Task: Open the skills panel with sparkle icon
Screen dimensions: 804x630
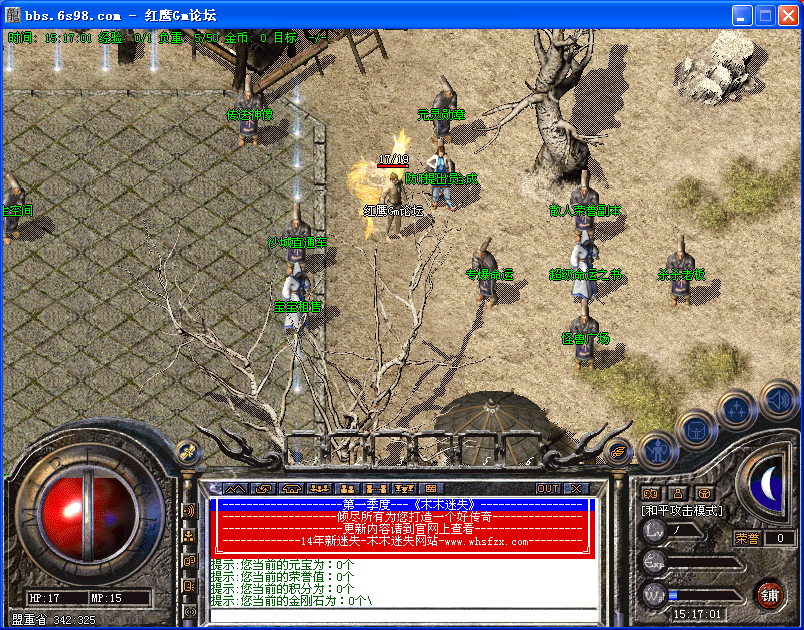Action: pos(736,408)
